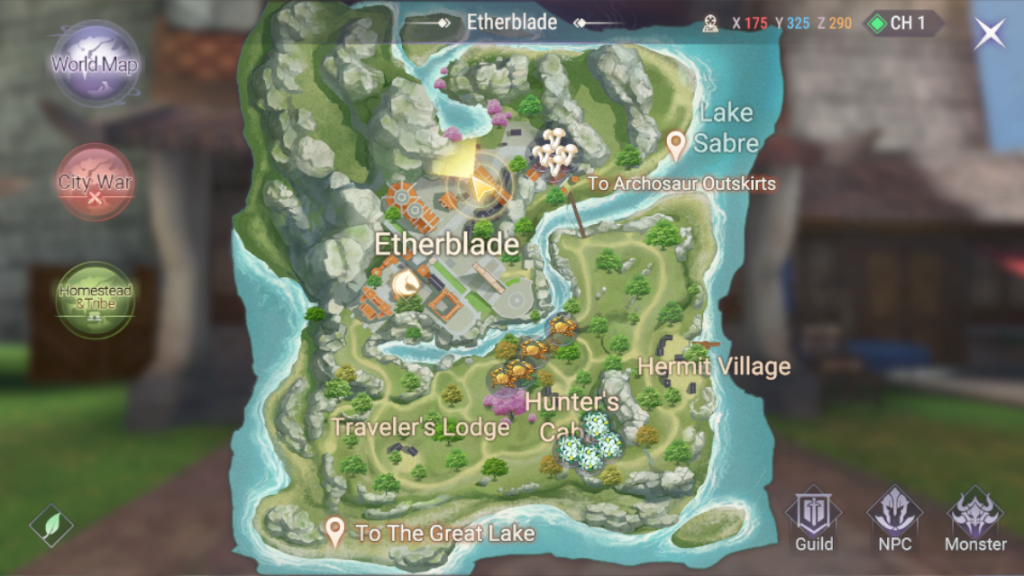The image size is (1024, 576).
Task: Select the Traveler's Lodge label on map
Action: point(420,427)
